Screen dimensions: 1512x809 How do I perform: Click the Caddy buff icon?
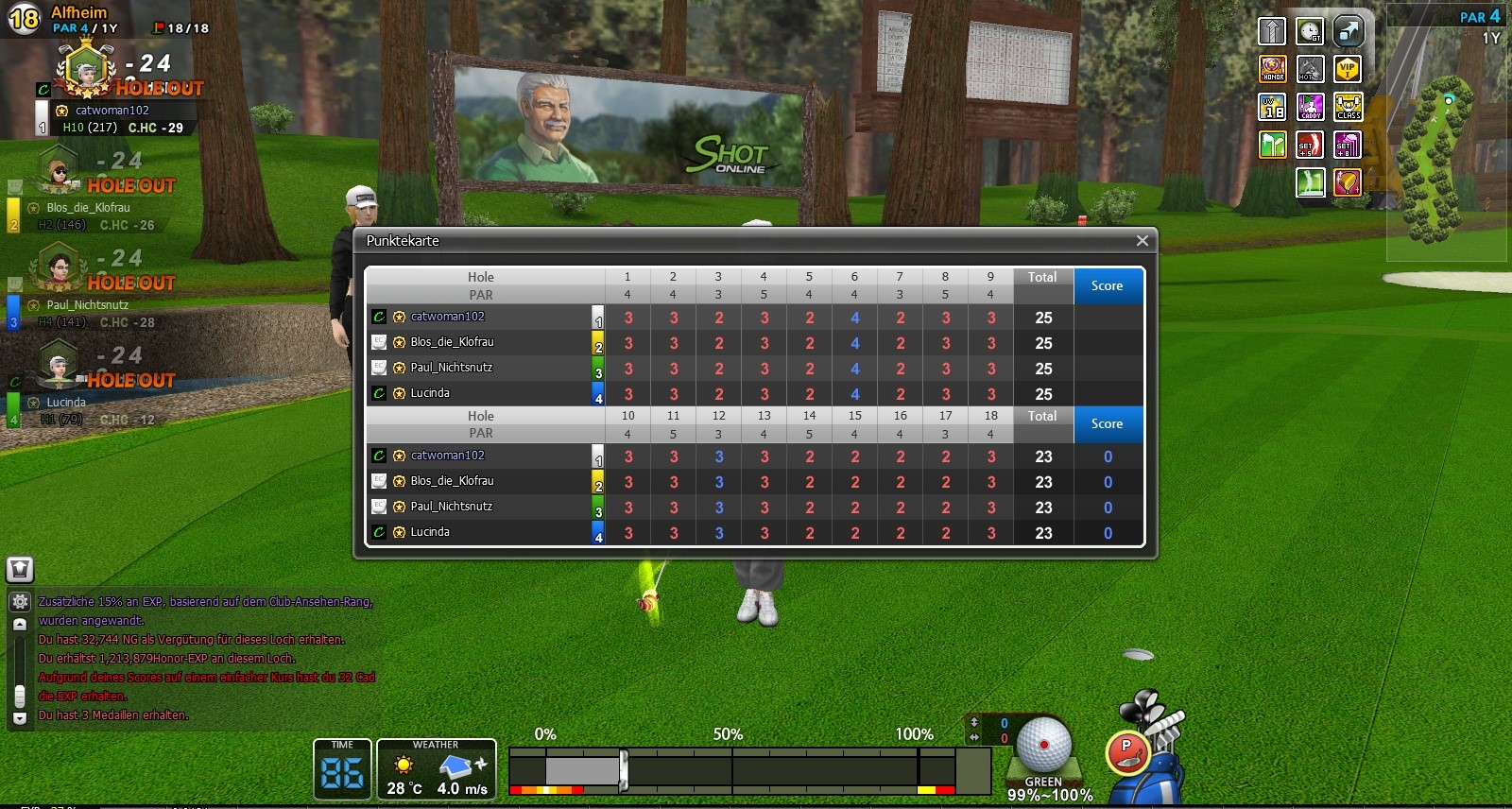(1310, 107)
